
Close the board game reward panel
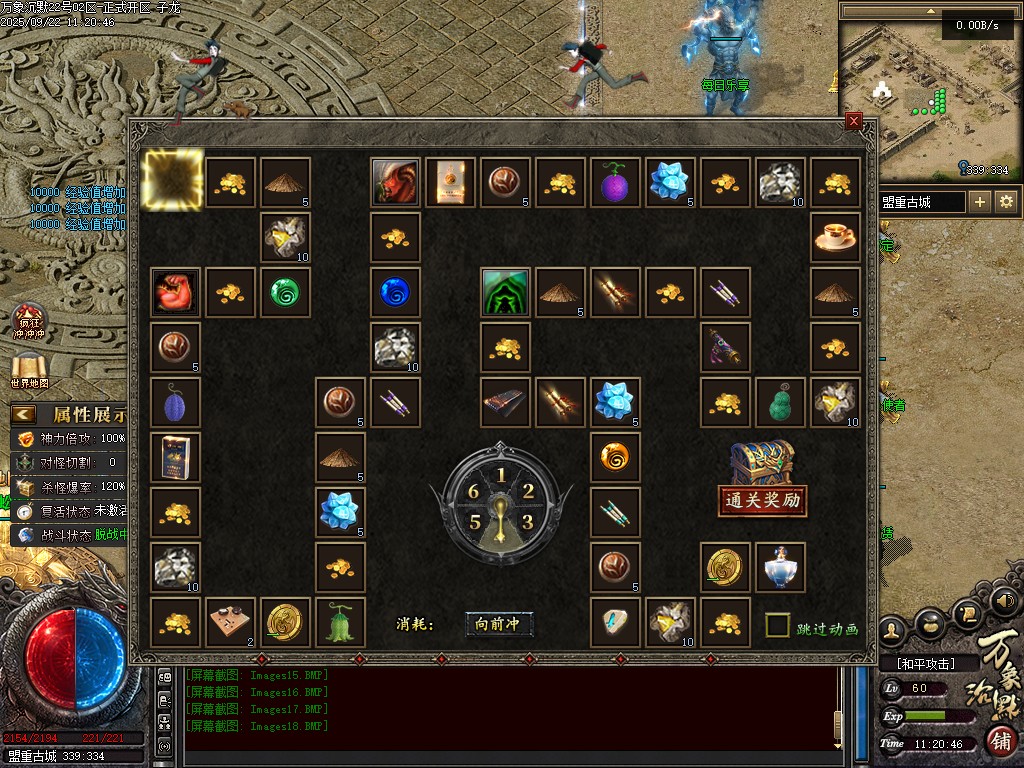(x=853, y=121)
